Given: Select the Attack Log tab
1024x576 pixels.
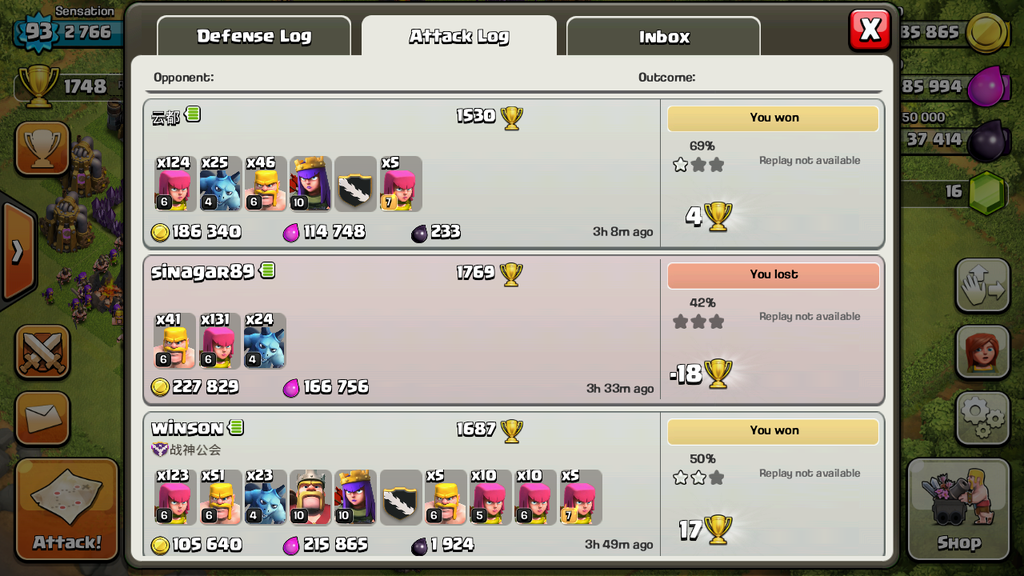Looking at the screenshot, I should point(459,36).
